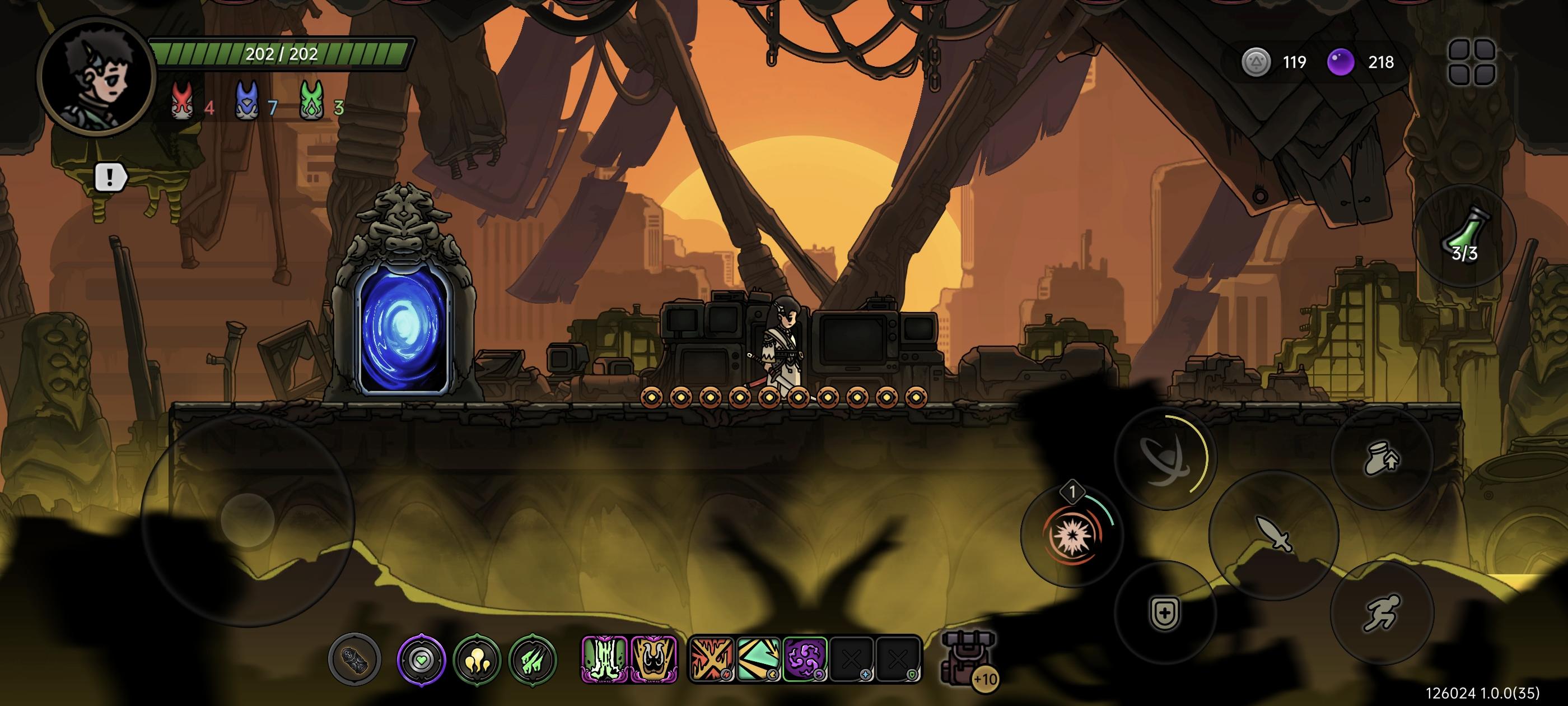This screenshot has width=1568, height=706.
Task: Open the four-square grid menu
Action: click(1472, 62)
